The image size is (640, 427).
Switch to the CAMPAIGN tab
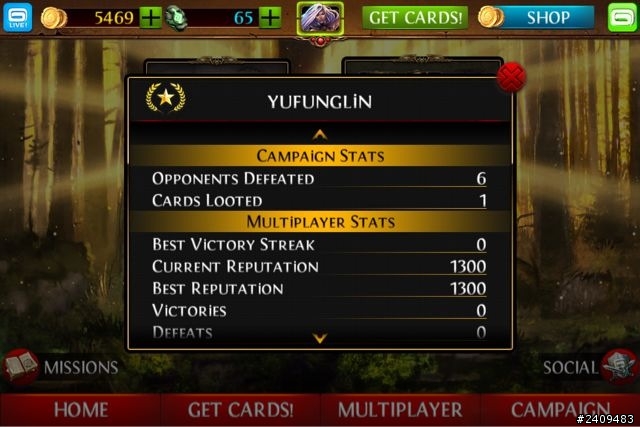click(x=560, y=410)
